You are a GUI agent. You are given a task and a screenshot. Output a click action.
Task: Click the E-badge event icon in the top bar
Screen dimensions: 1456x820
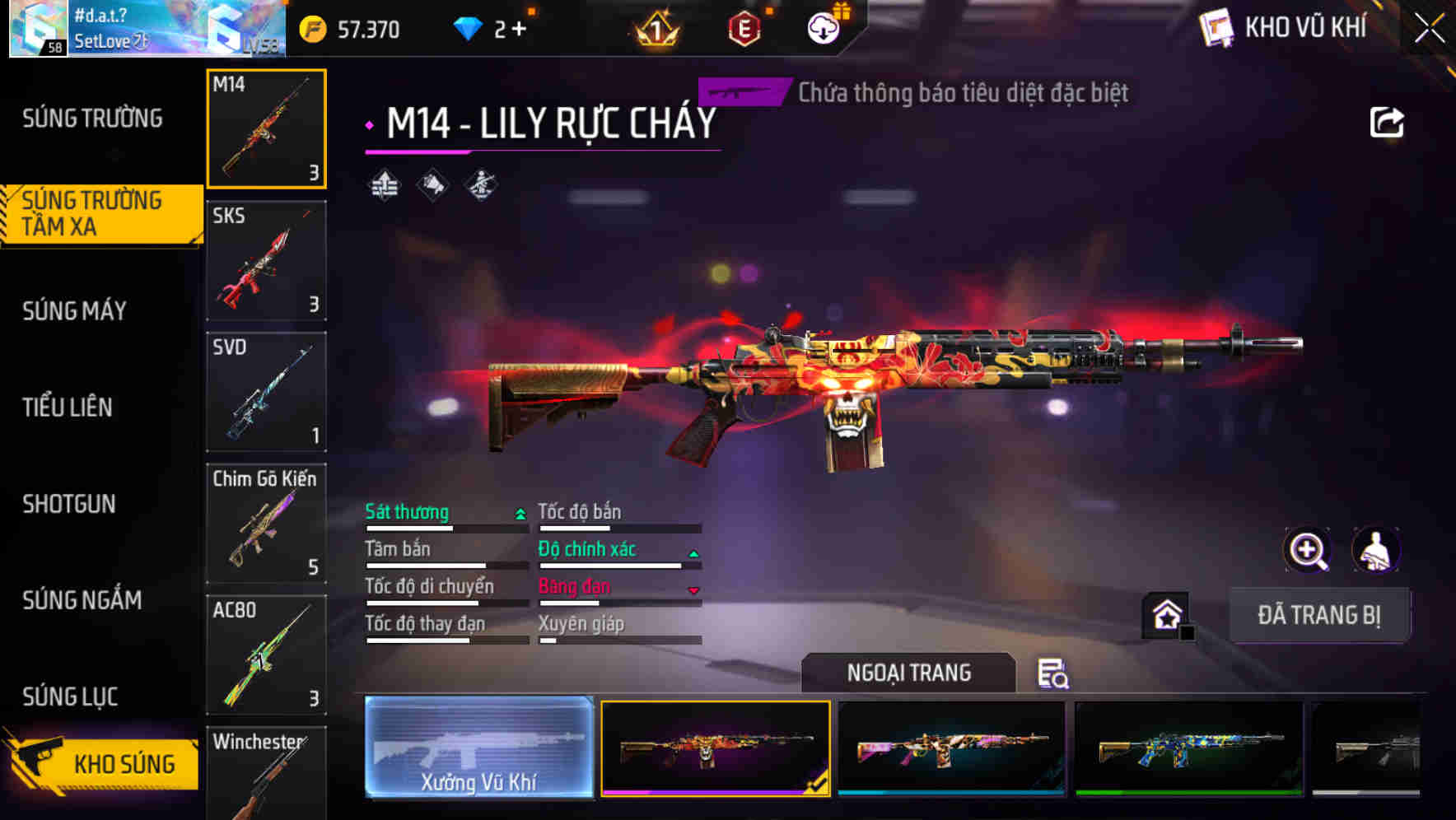745,27
